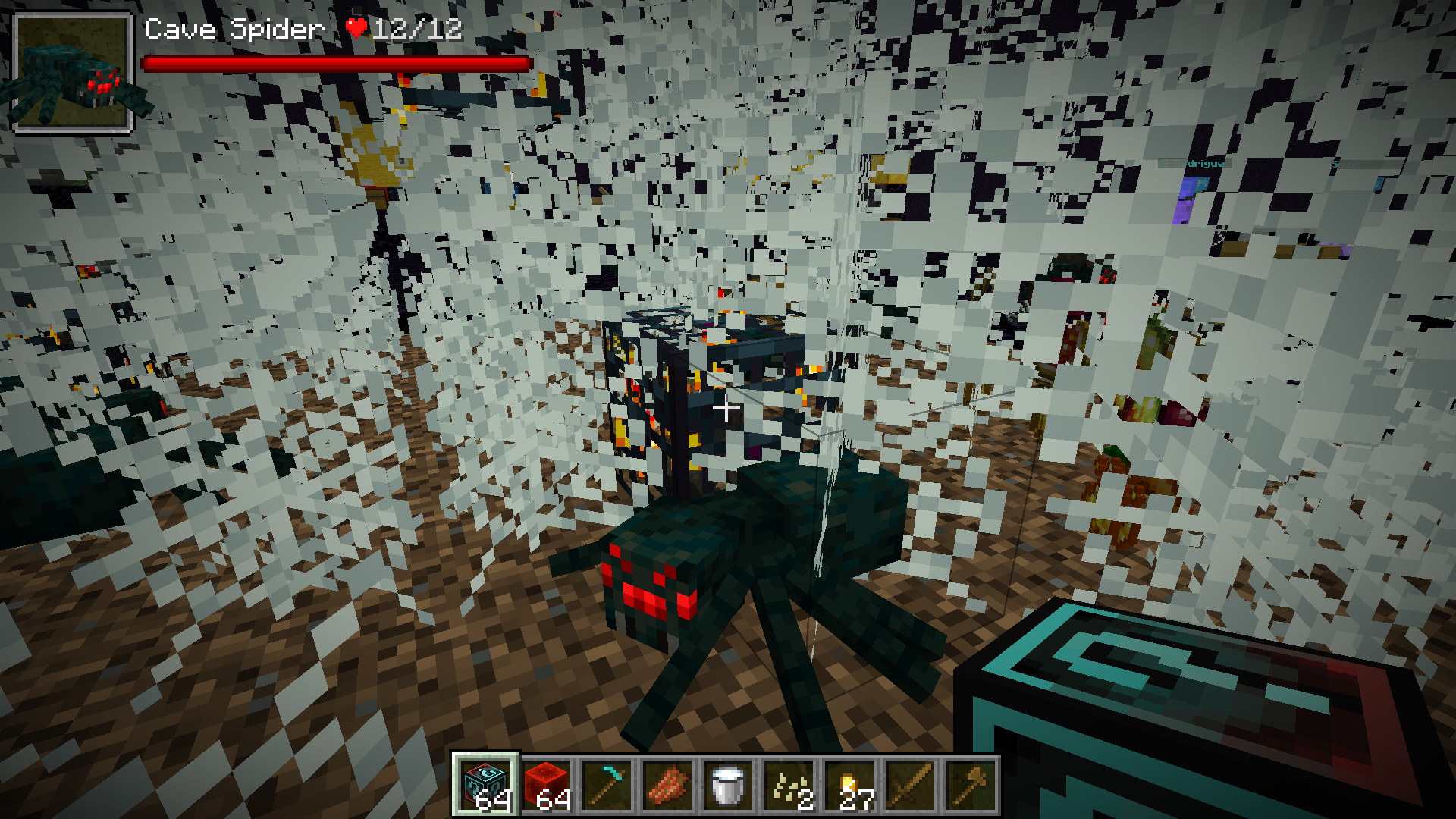Click the Cave Spider portrait in the HUD

coord(74,72)
